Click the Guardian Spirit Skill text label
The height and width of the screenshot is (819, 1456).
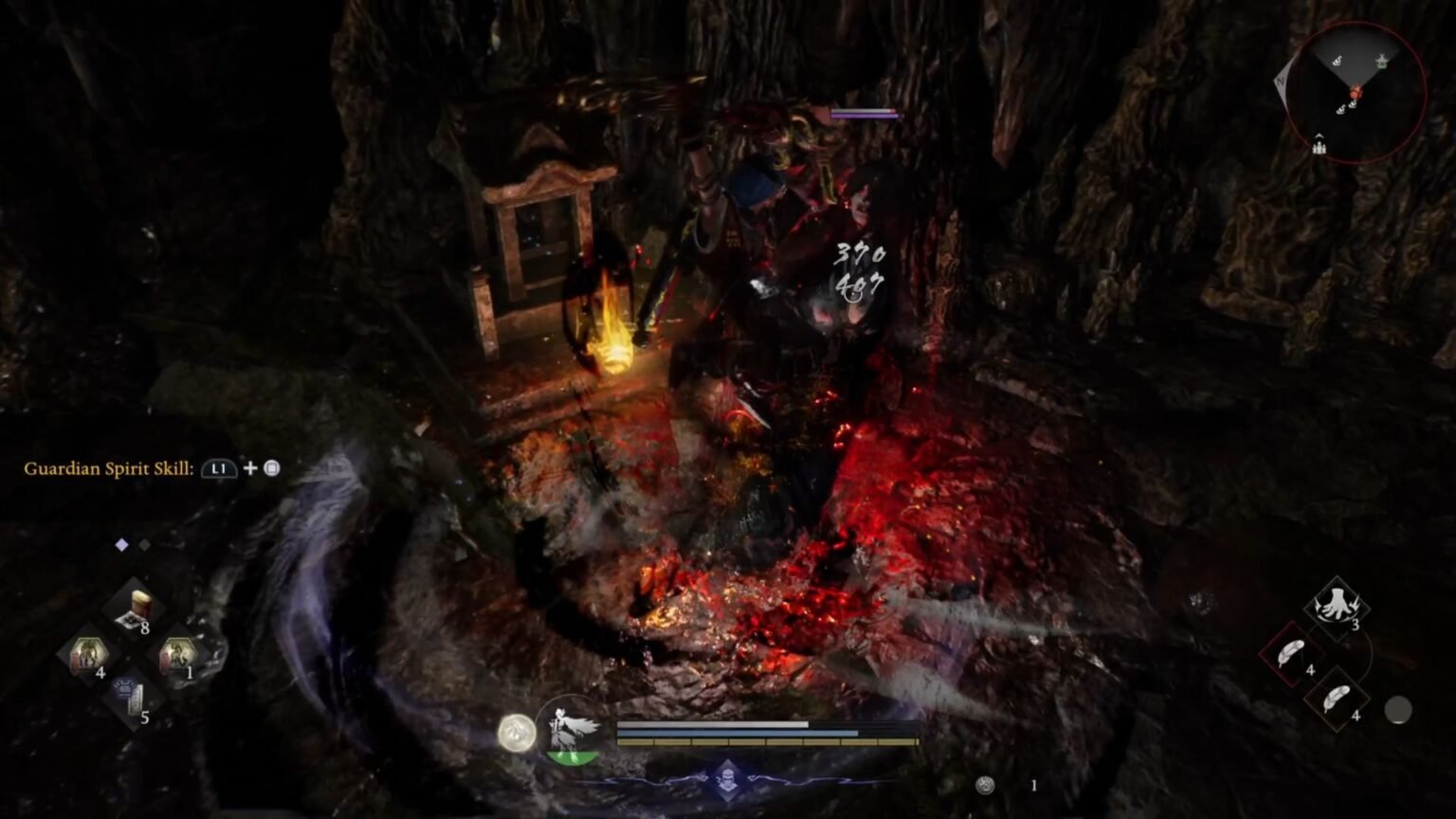[x=109, y=467]
